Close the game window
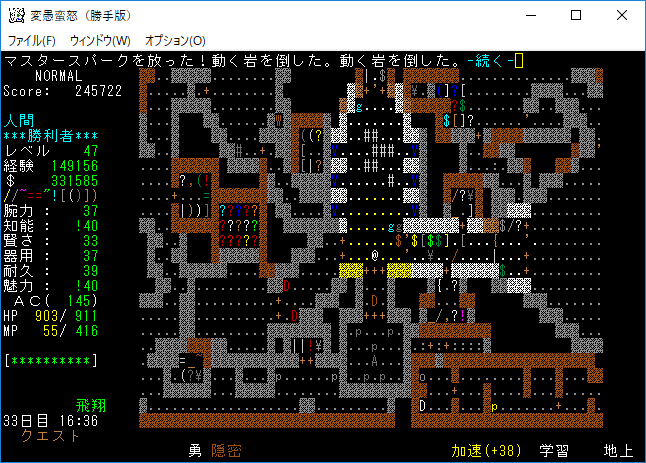 click(x=622, y=15)
